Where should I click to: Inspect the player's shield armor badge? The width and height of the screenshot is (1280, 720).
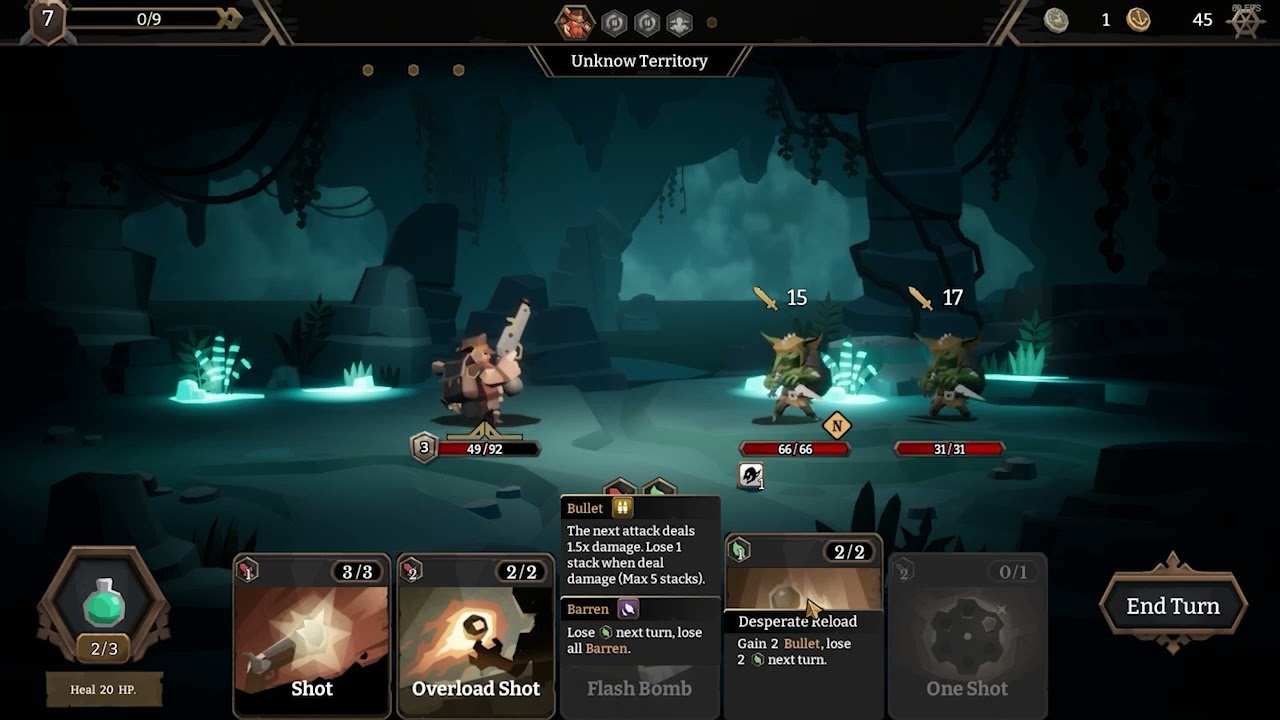tap(424, 448)
